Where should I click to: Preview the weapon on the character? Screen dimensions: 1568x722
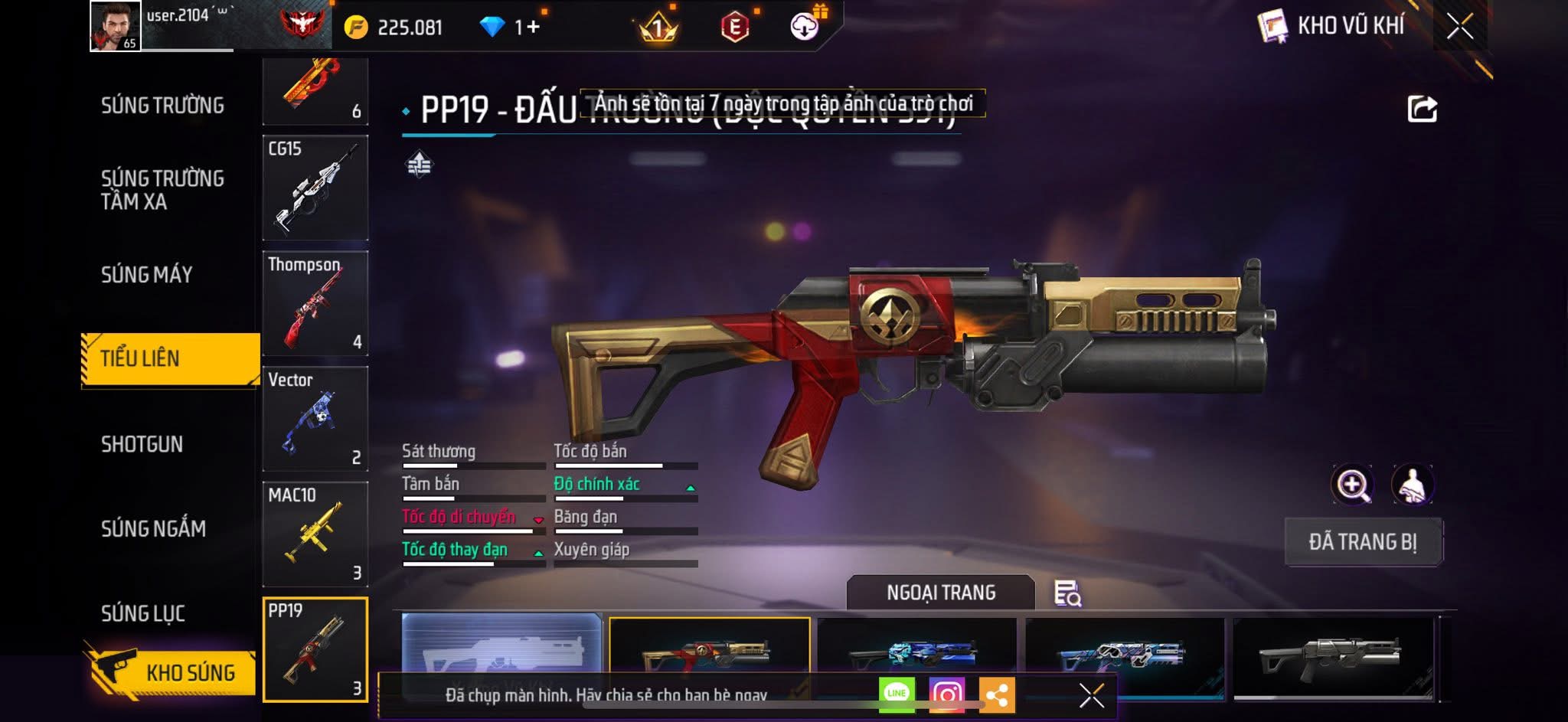pos(1413,484)
